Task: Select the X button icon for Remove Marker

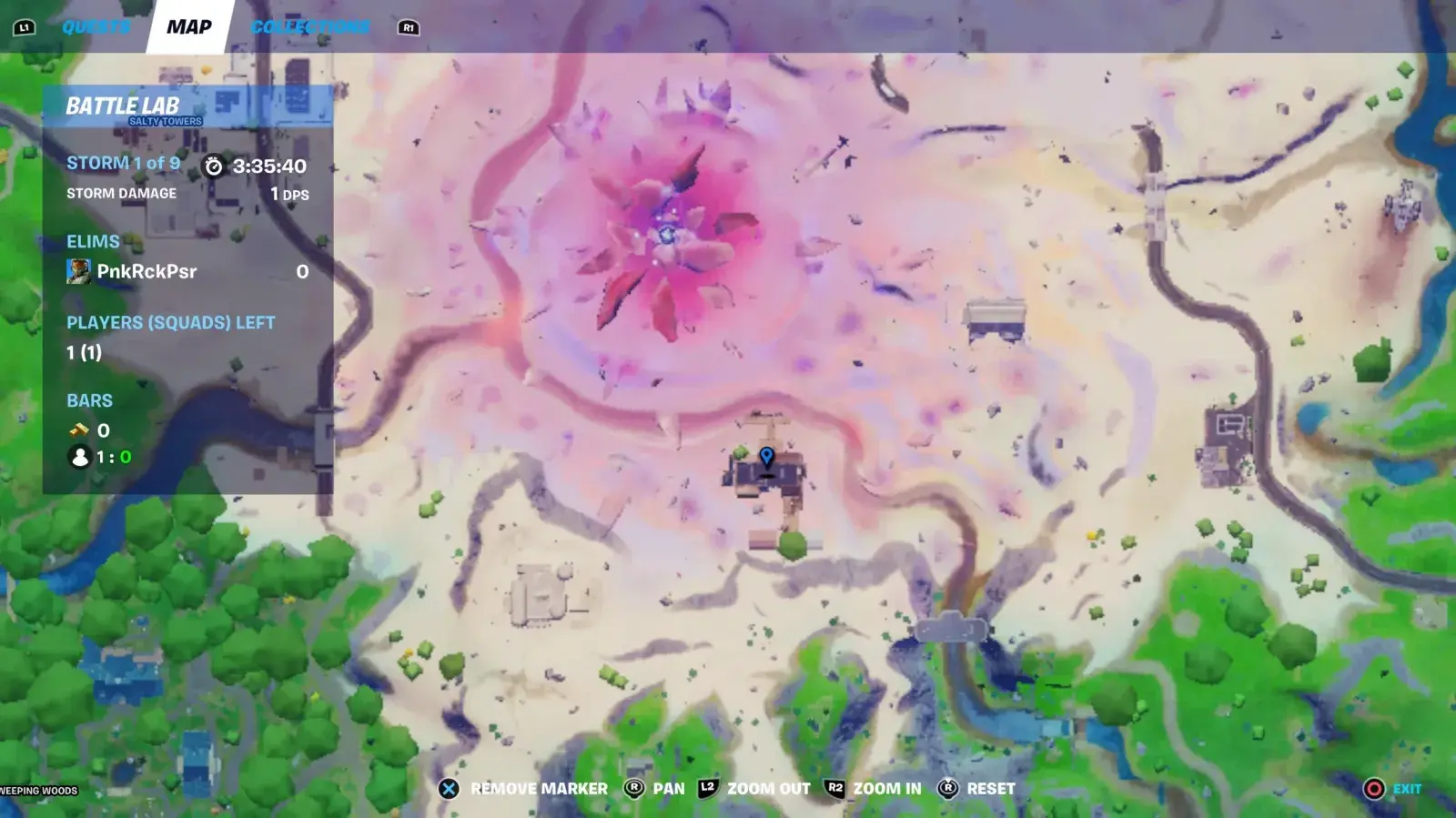Action: pyautogui.click(x=447, y=789)
